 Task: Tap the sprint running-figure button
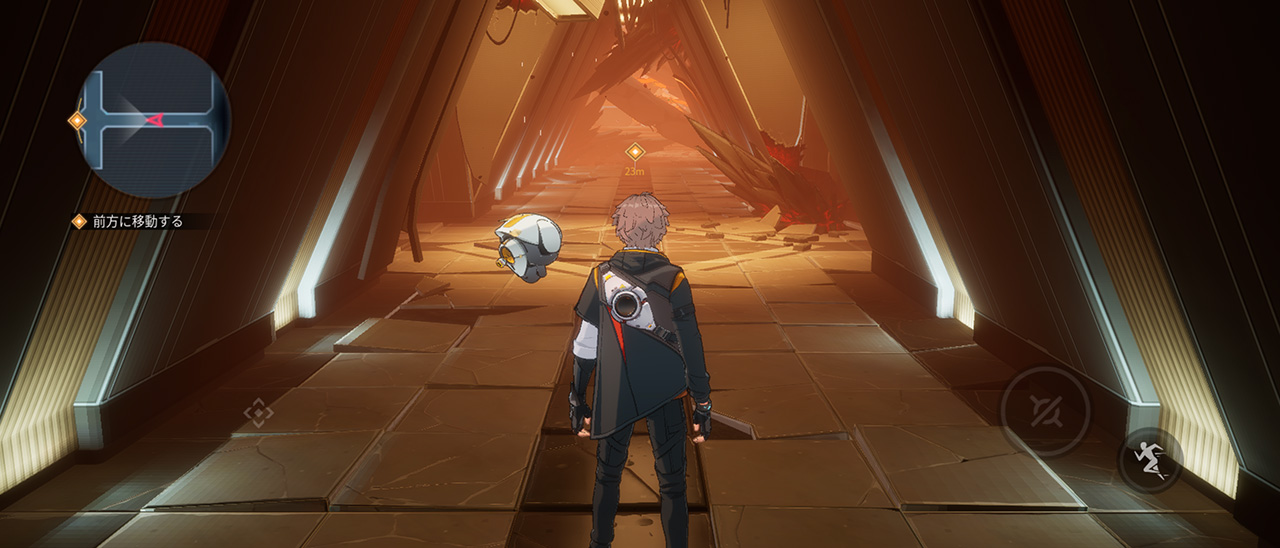click(x=1150, y=460)
